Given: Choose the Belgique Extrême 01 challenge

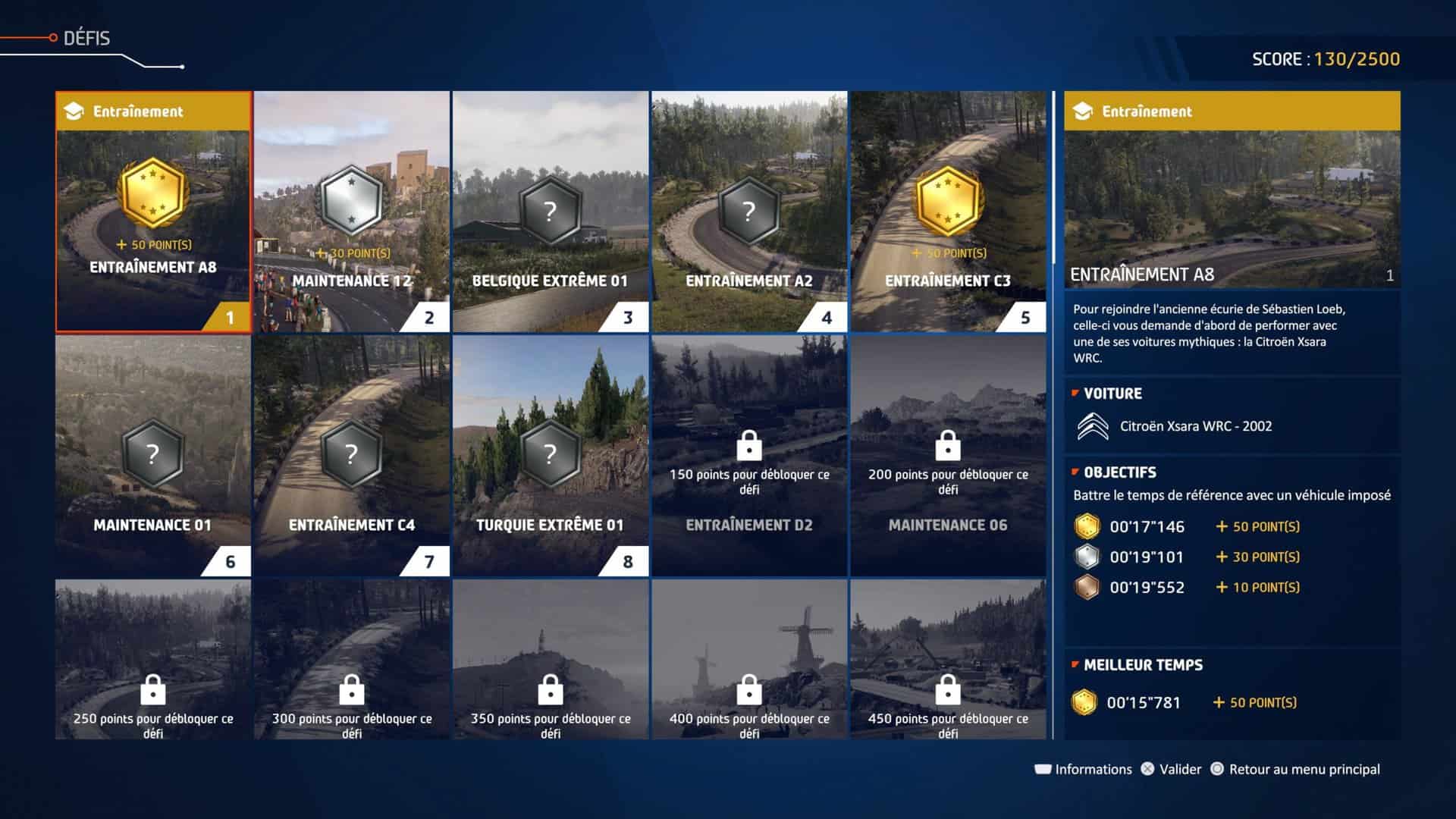Looking at the screenshot, I should (551, 212).
